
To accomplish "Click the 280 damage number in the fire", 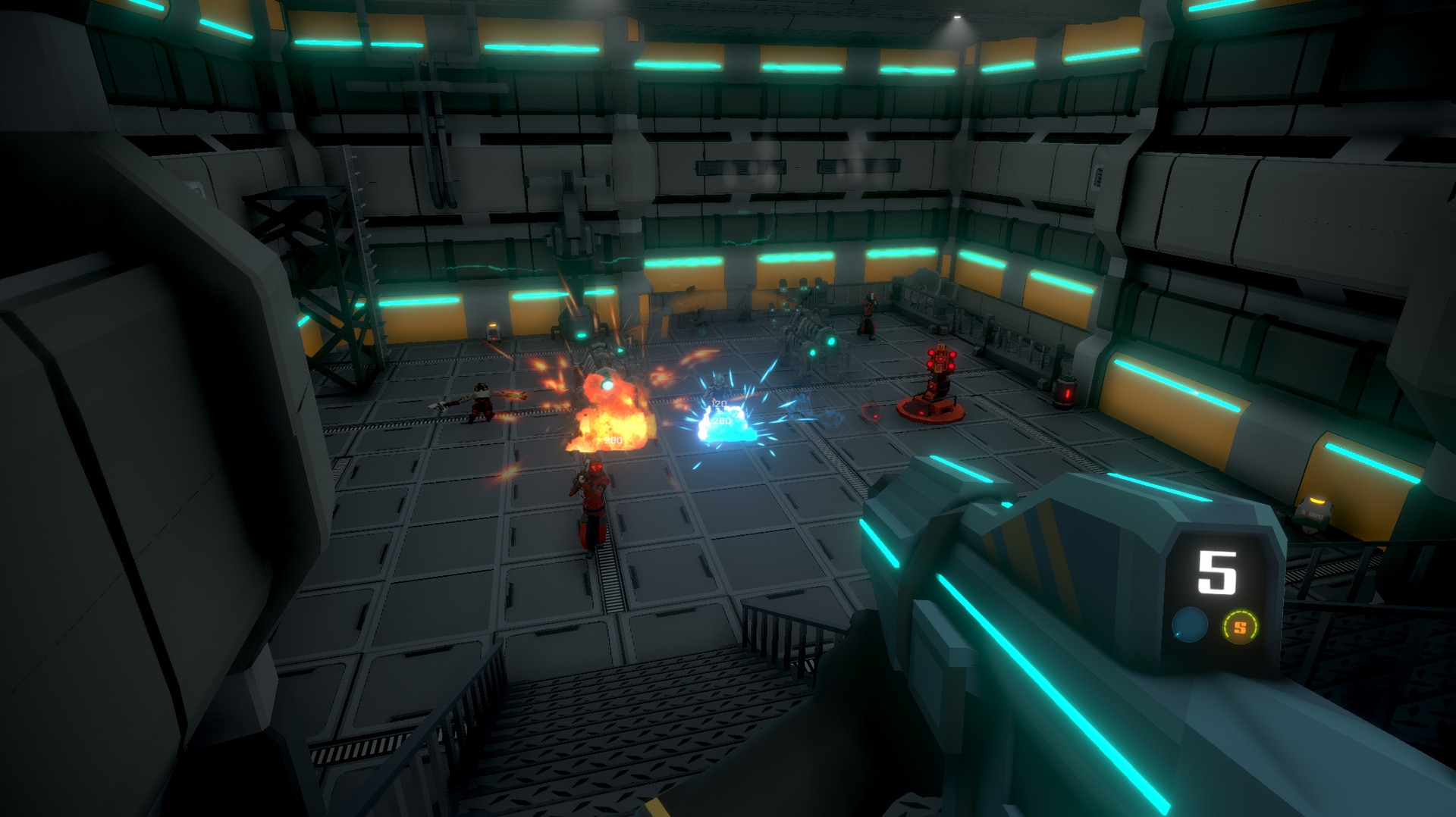I will (612, 438).
